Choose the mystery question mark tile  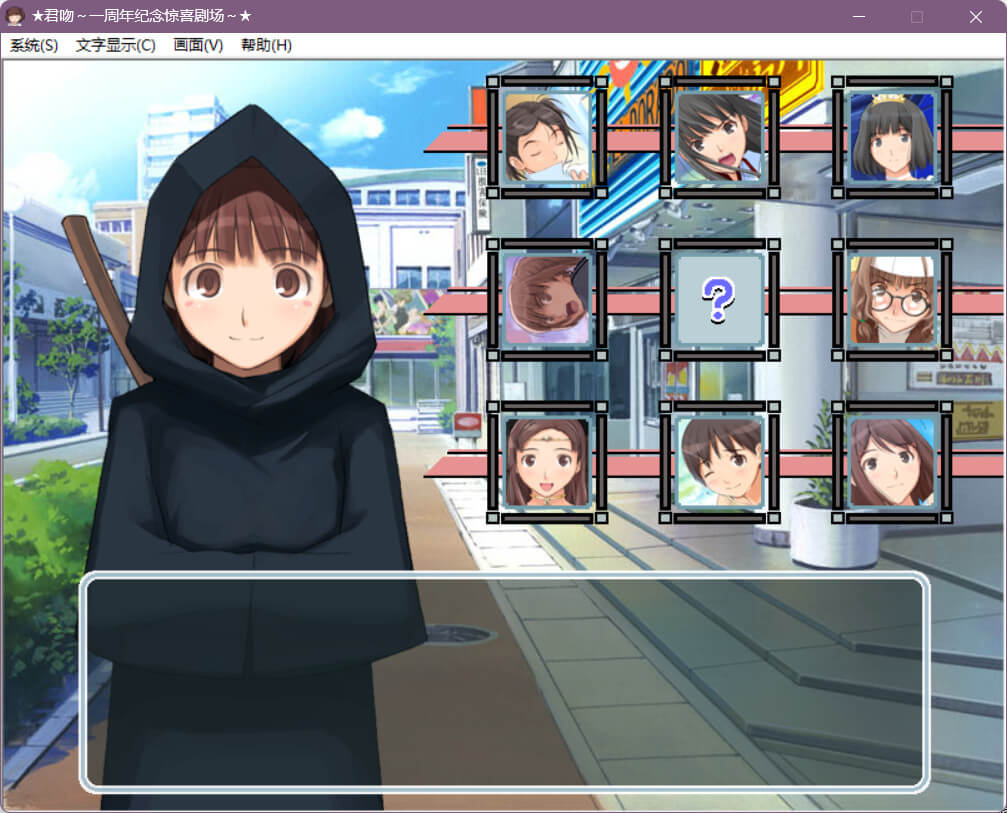tap(719, 300)
